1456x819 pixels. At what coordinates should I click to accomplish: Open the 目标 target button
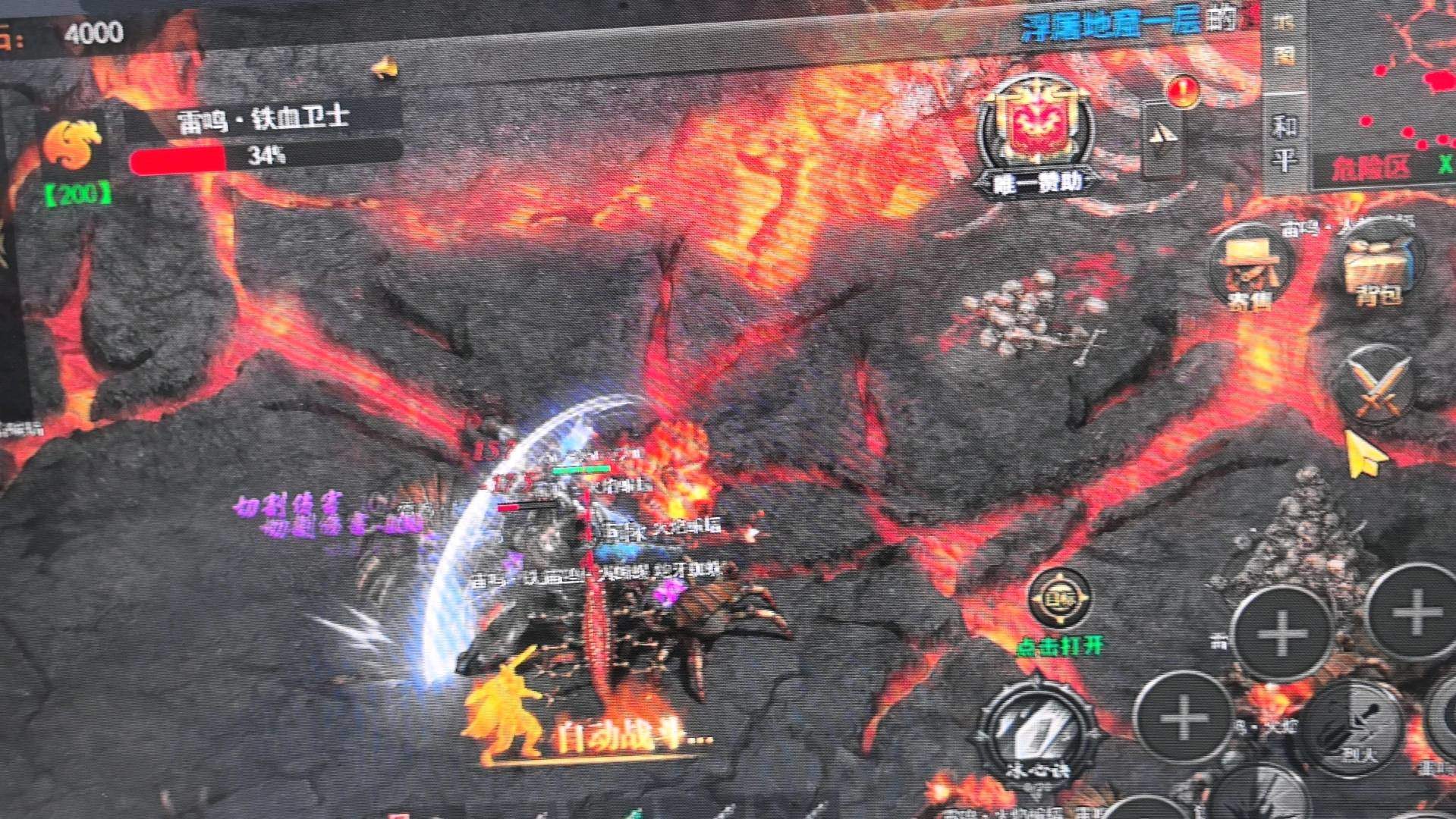pyautogui.click(x=1060, y=598)
